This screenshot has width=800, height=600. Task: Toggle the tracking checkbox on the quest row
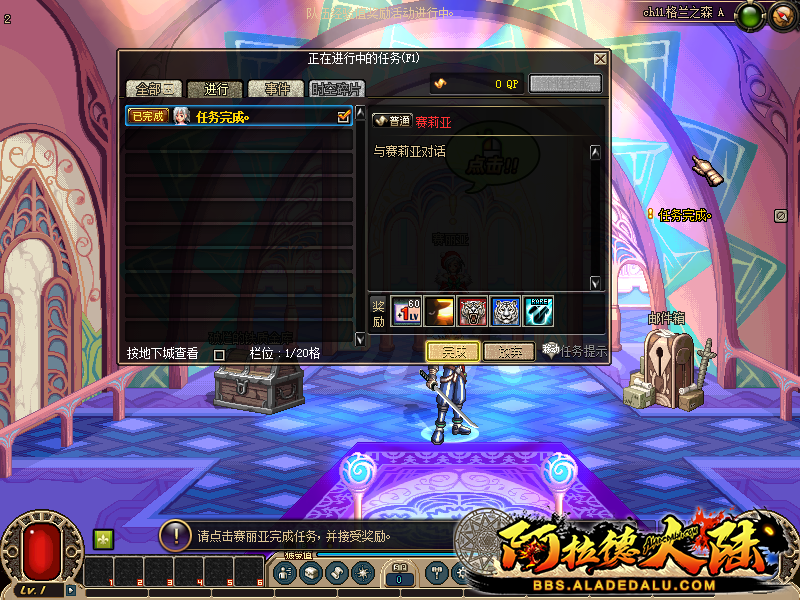tap(344, 117)
